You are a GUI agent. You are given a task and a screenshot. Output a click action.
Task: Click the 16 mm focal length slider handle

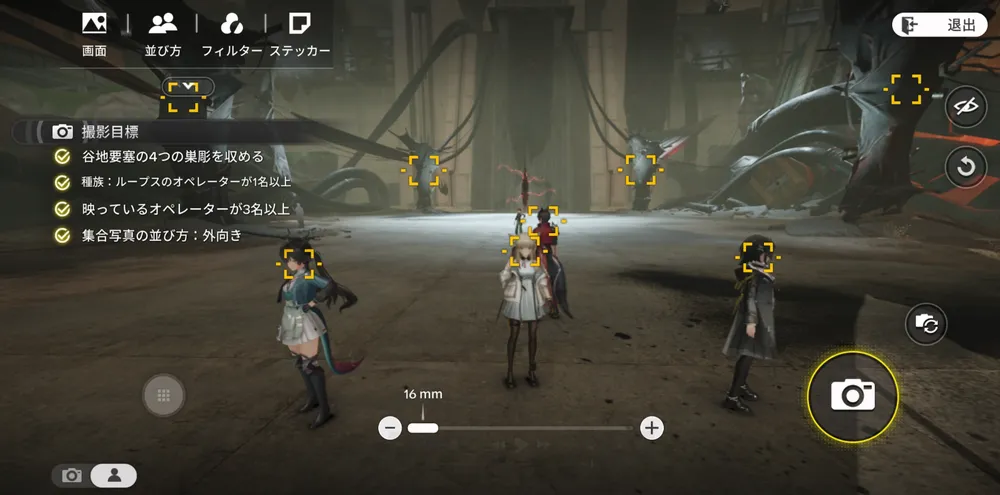pyautogui.click(x=423, y=428)
